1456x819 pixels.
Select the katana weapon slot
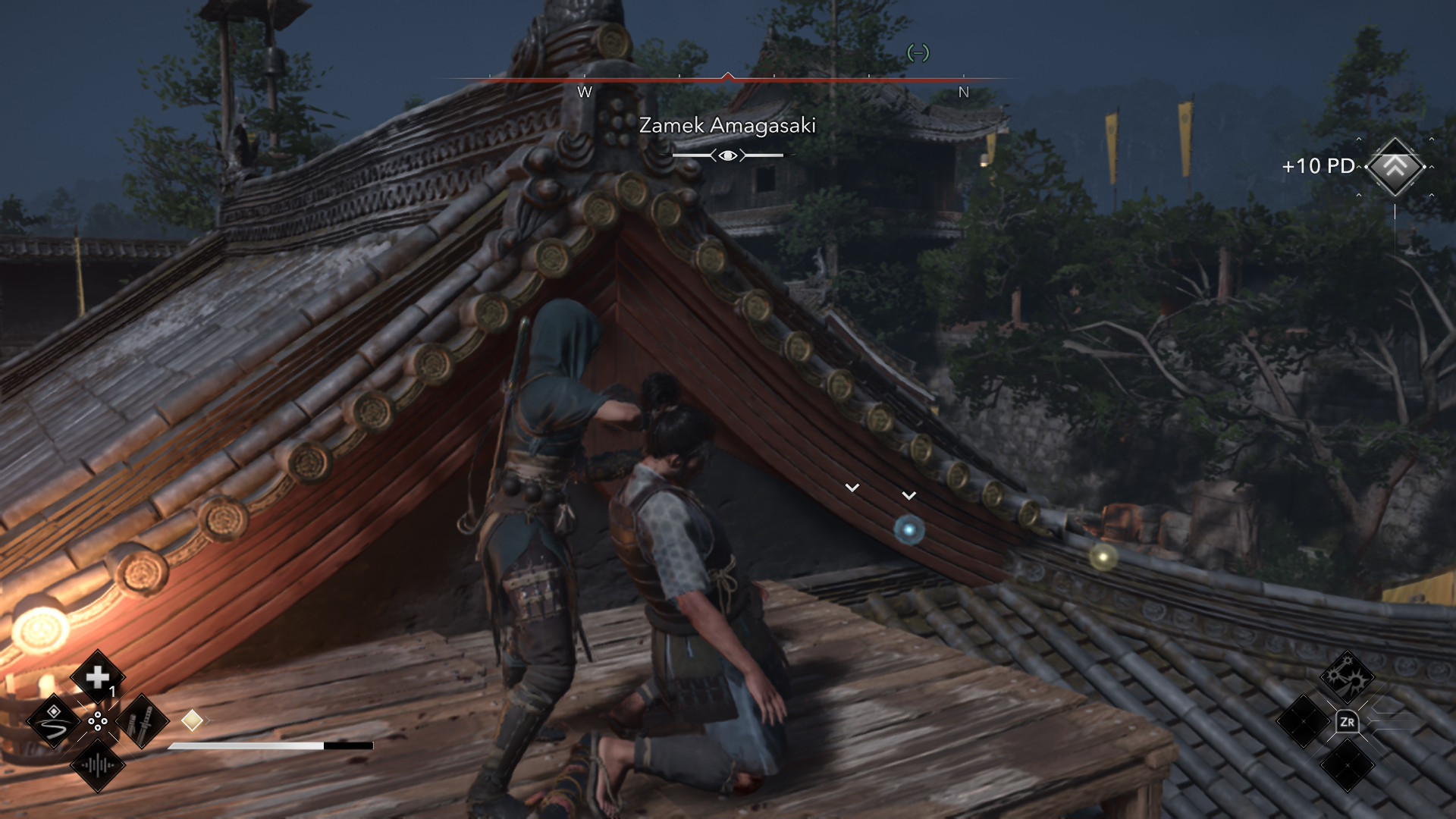142,721
